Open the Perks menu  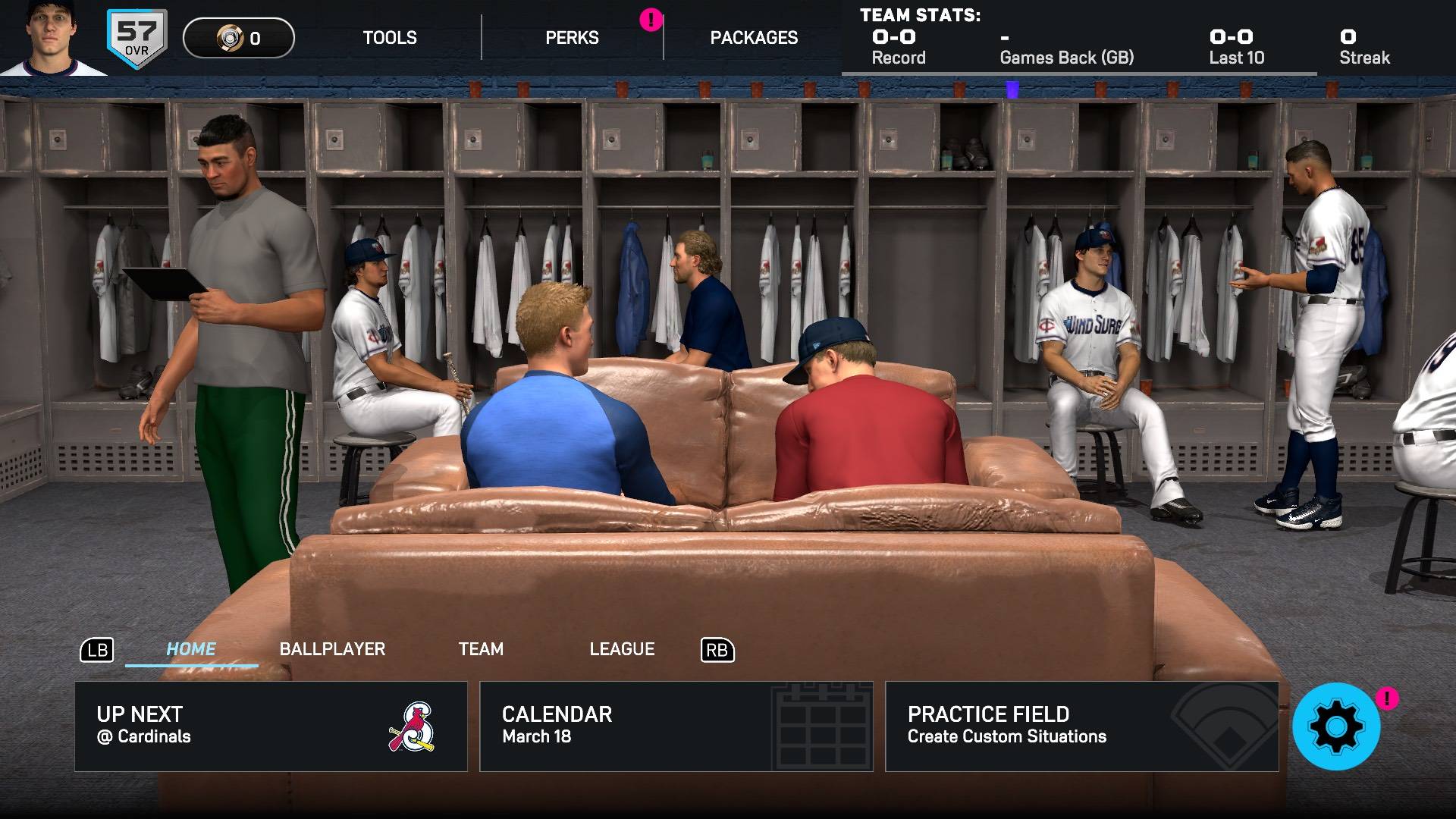pos(572,37)
